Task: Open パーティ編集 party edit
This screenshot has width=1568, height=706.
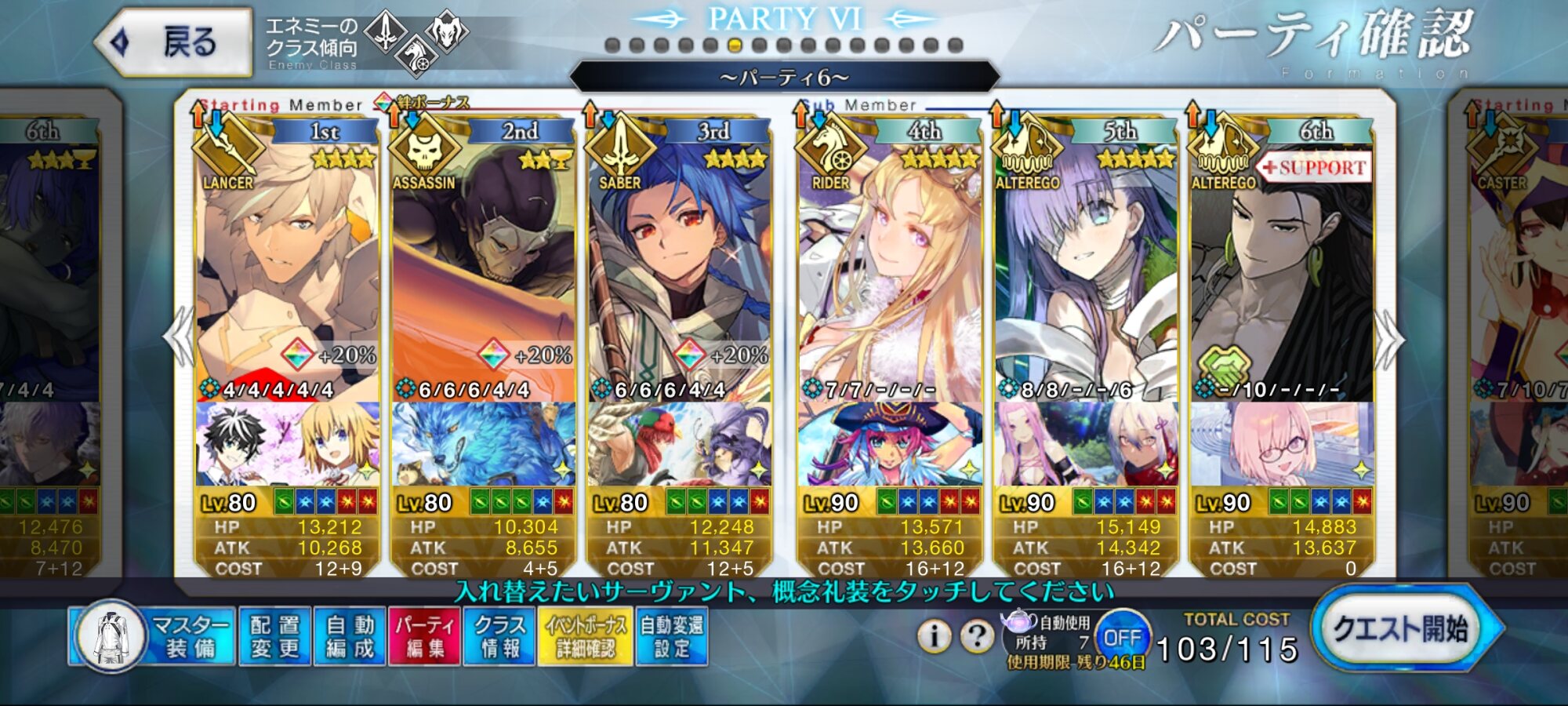Action: point(424,636)
